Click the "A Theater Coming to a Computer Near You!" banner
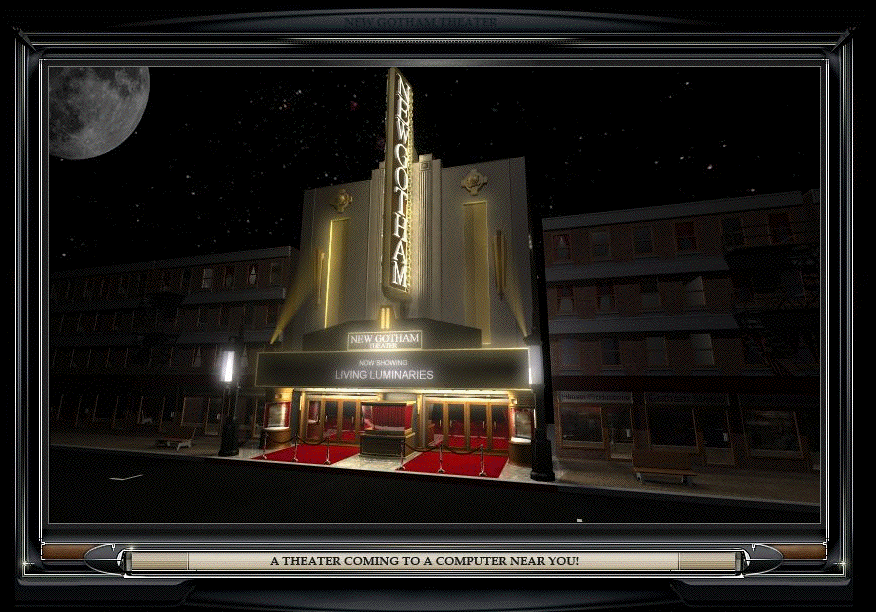Viewport: 876px width, 612px height. coord(424,561)
